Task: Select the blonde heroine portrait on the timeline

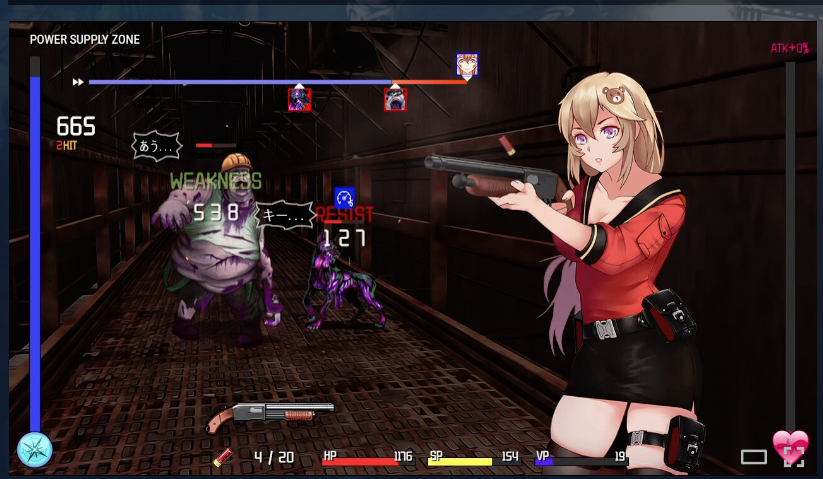Action: point(467,65)
